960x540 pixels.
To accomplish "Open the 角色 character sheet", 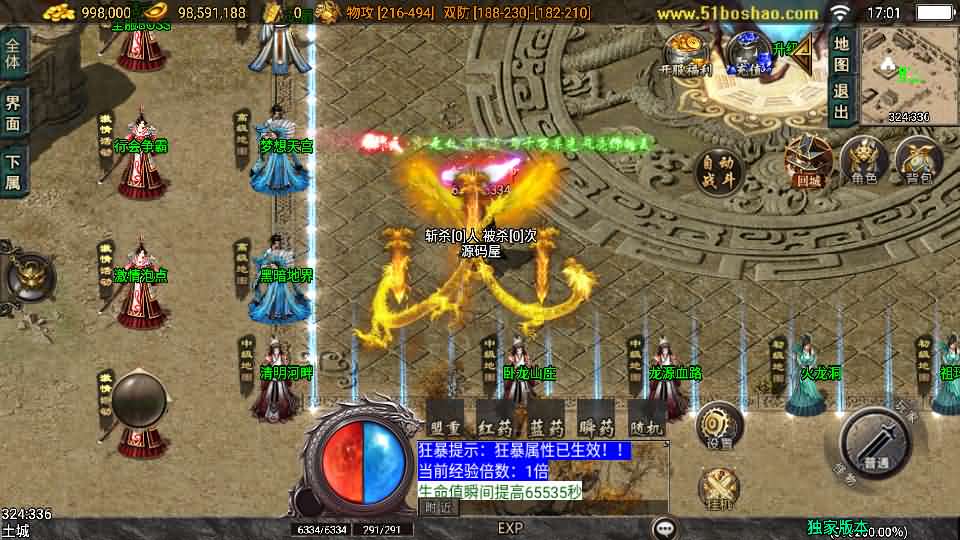I will (863, 161).
